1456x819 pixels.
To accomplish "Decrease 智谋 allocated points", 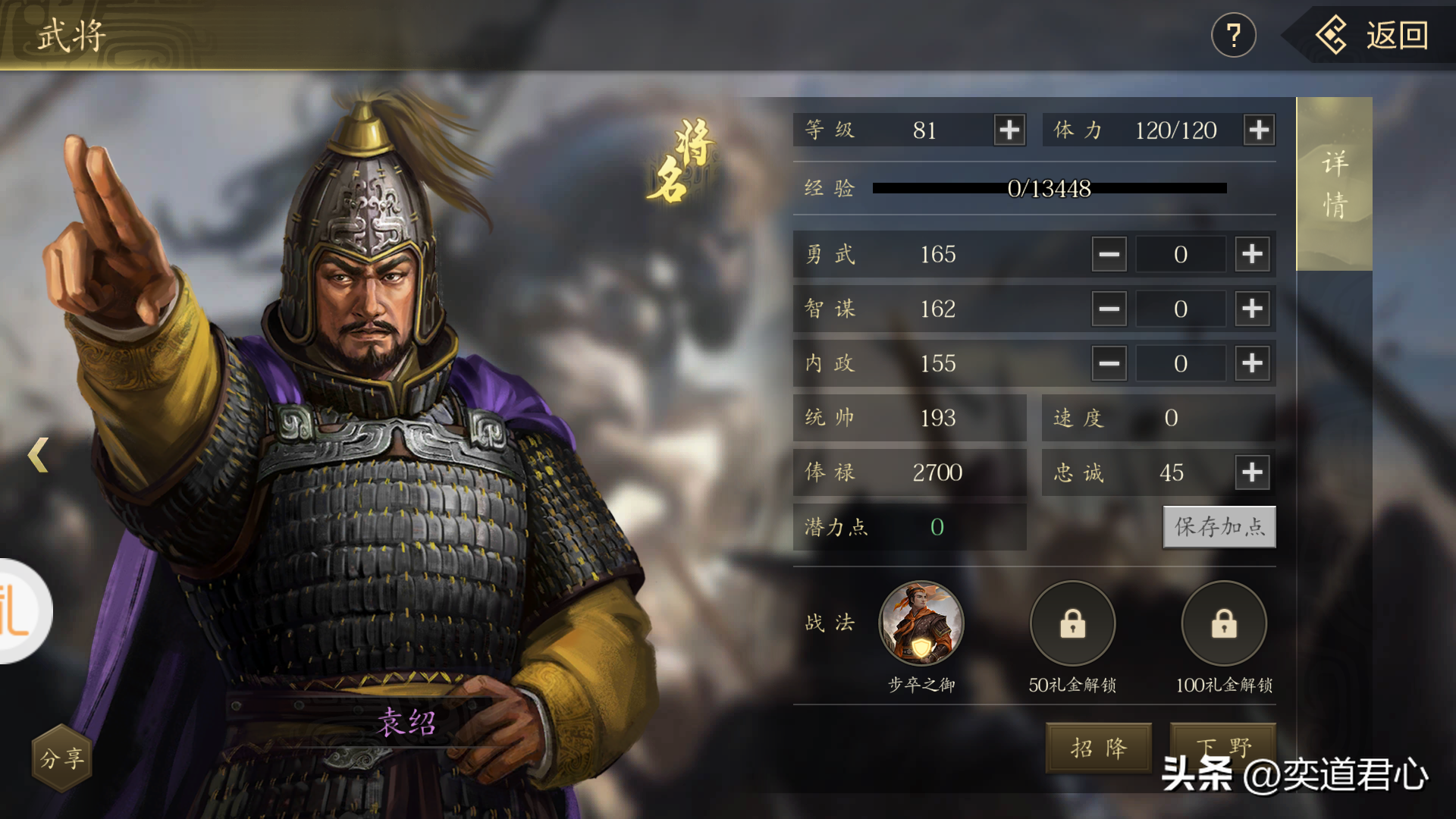I will 1109,309.
